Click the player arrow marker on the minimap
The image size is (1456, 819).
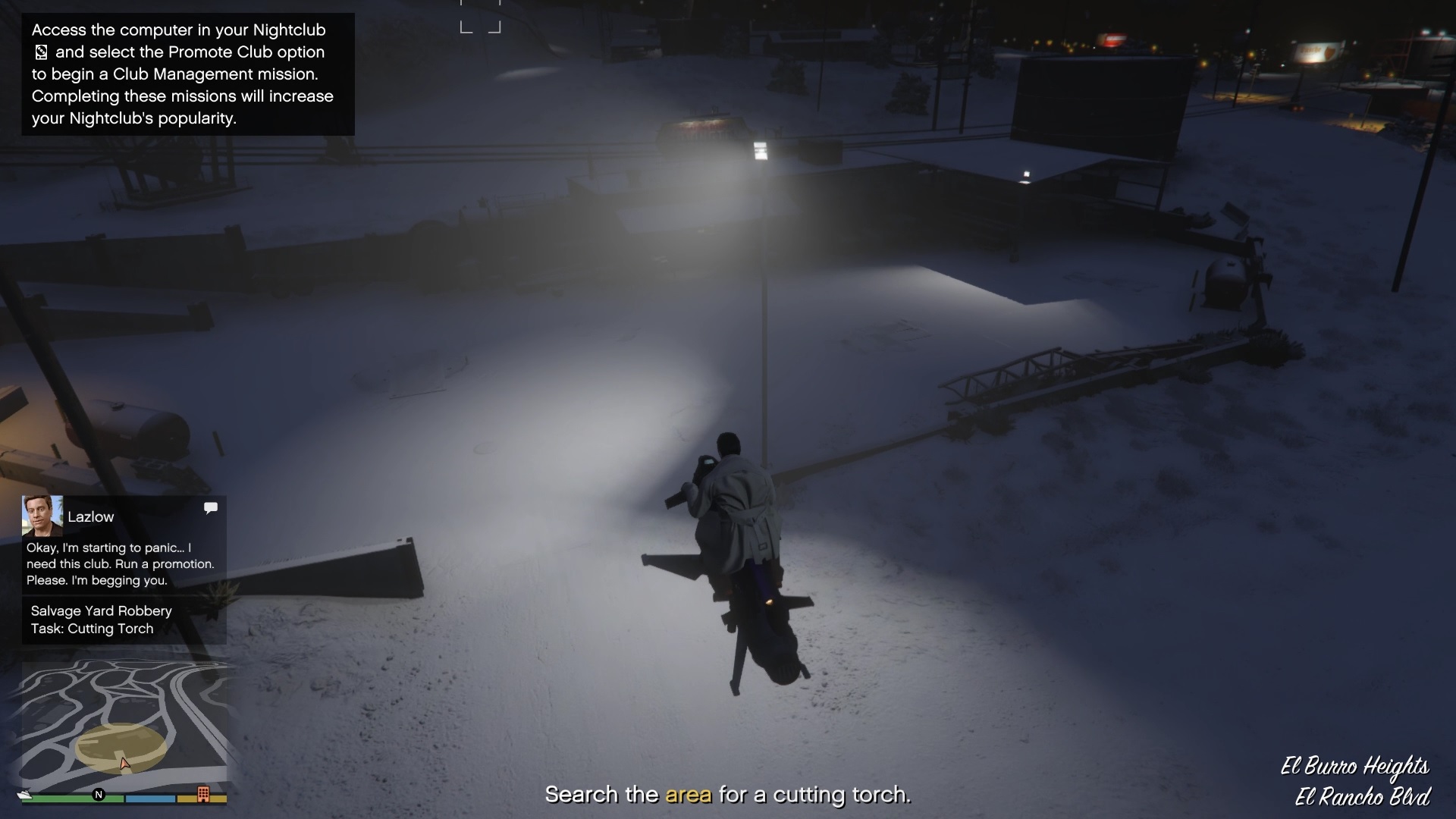(x=124, y=764)
